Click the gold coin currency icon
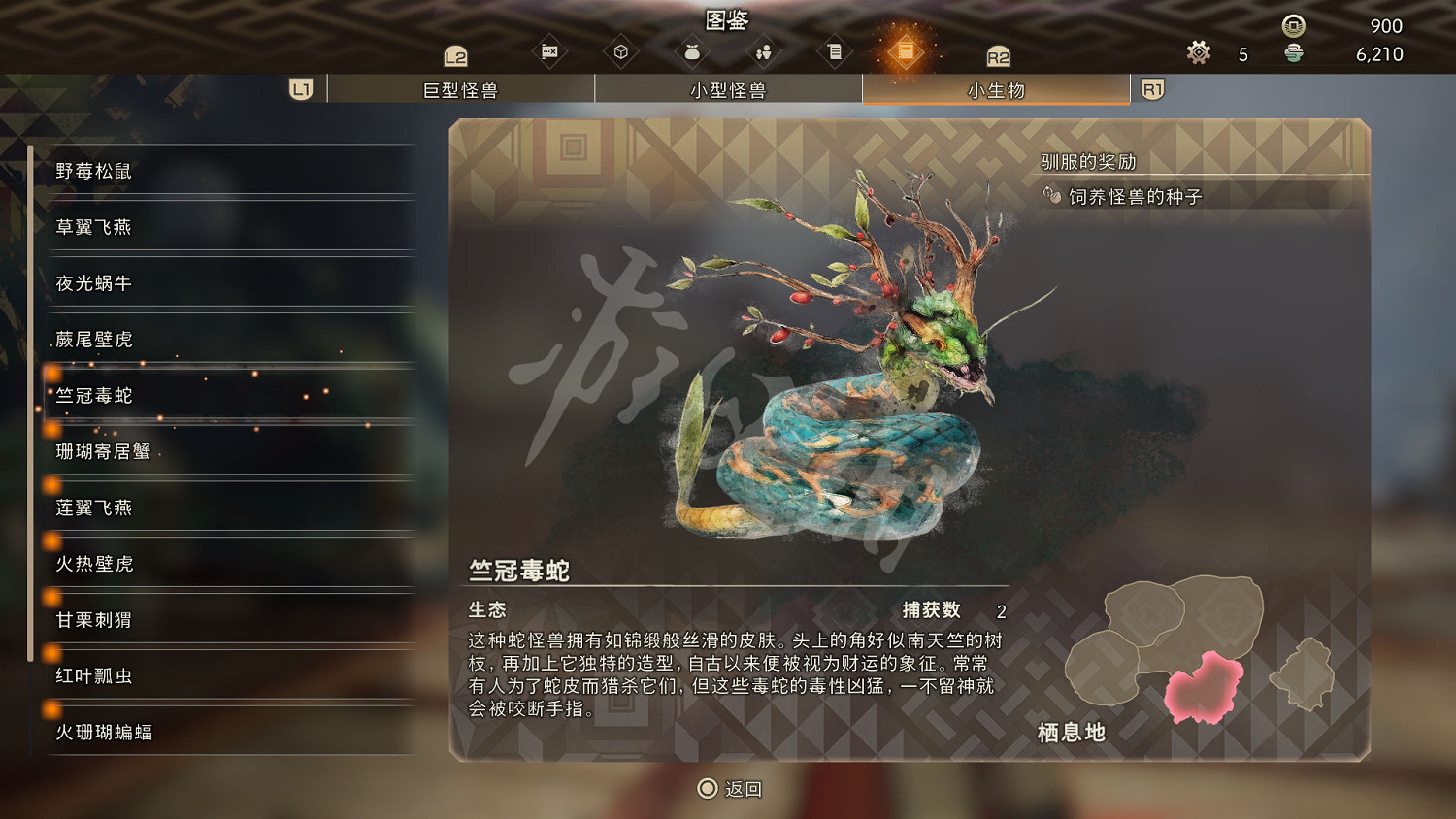This screenshot has width=1456, height=819. 1291,26
